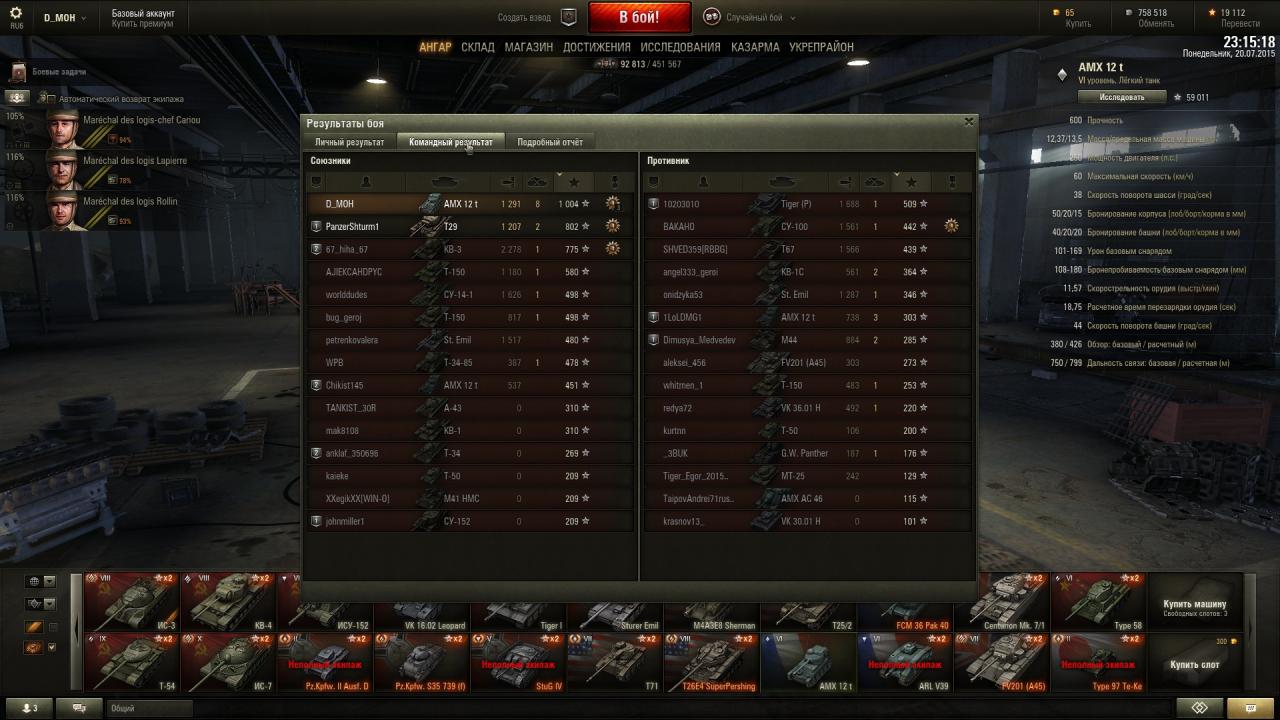
Task: Open the УКРЕПРАЙОН section
Action: pos(821,47)
